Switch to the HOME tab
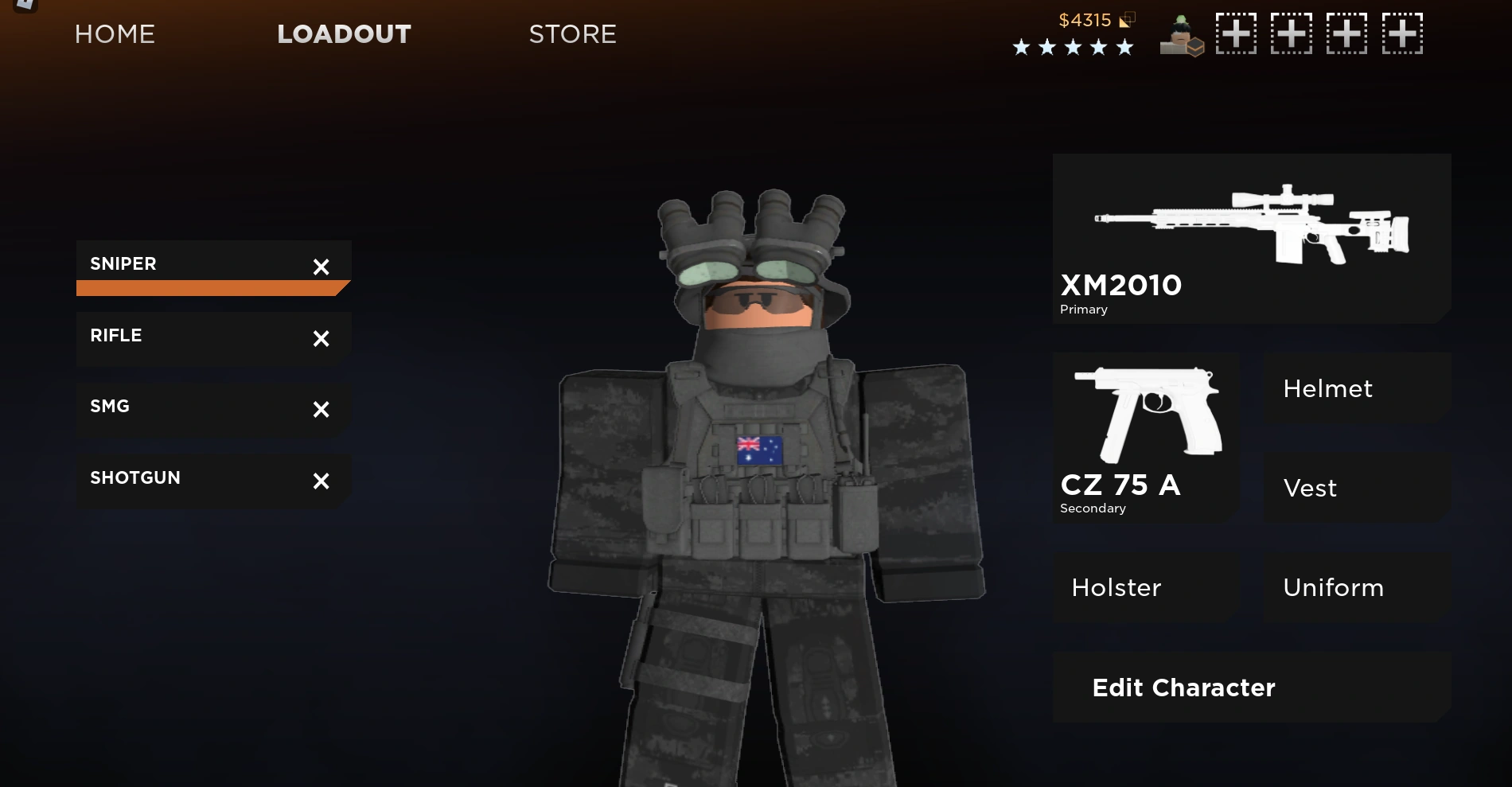The width and height of the screenshot is (1512, 787). 115,33
